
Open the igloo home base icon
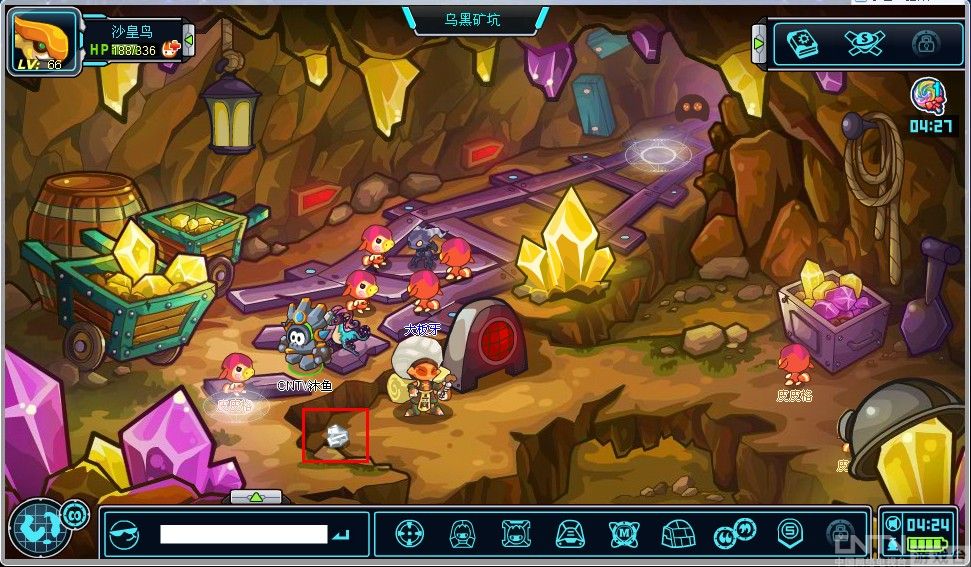click(680, 533)
